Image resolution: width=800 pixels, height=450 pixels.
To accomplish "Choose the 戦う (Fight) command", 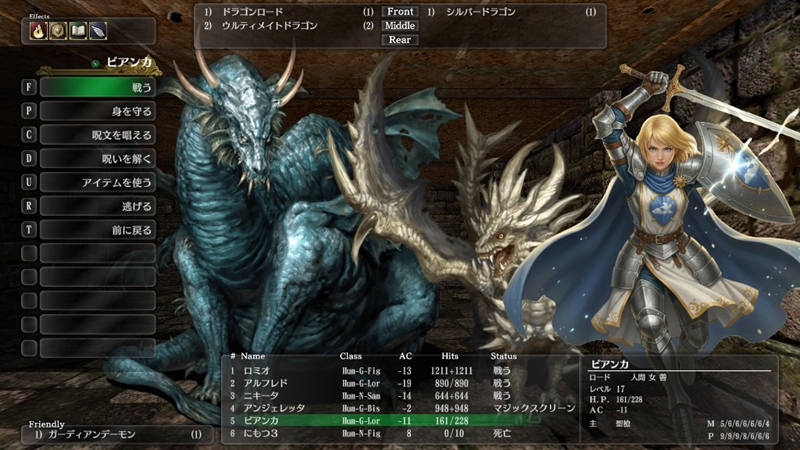I will pyautogui.click(x=97, y=87).
